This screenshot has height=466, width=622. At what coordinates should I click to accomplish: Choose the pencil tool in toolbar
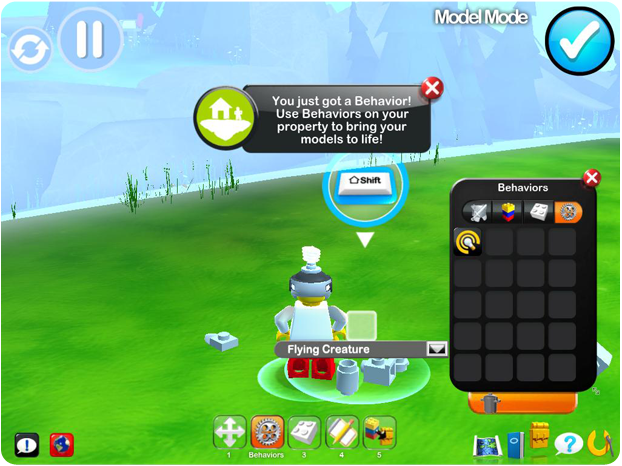coord(342,432)
